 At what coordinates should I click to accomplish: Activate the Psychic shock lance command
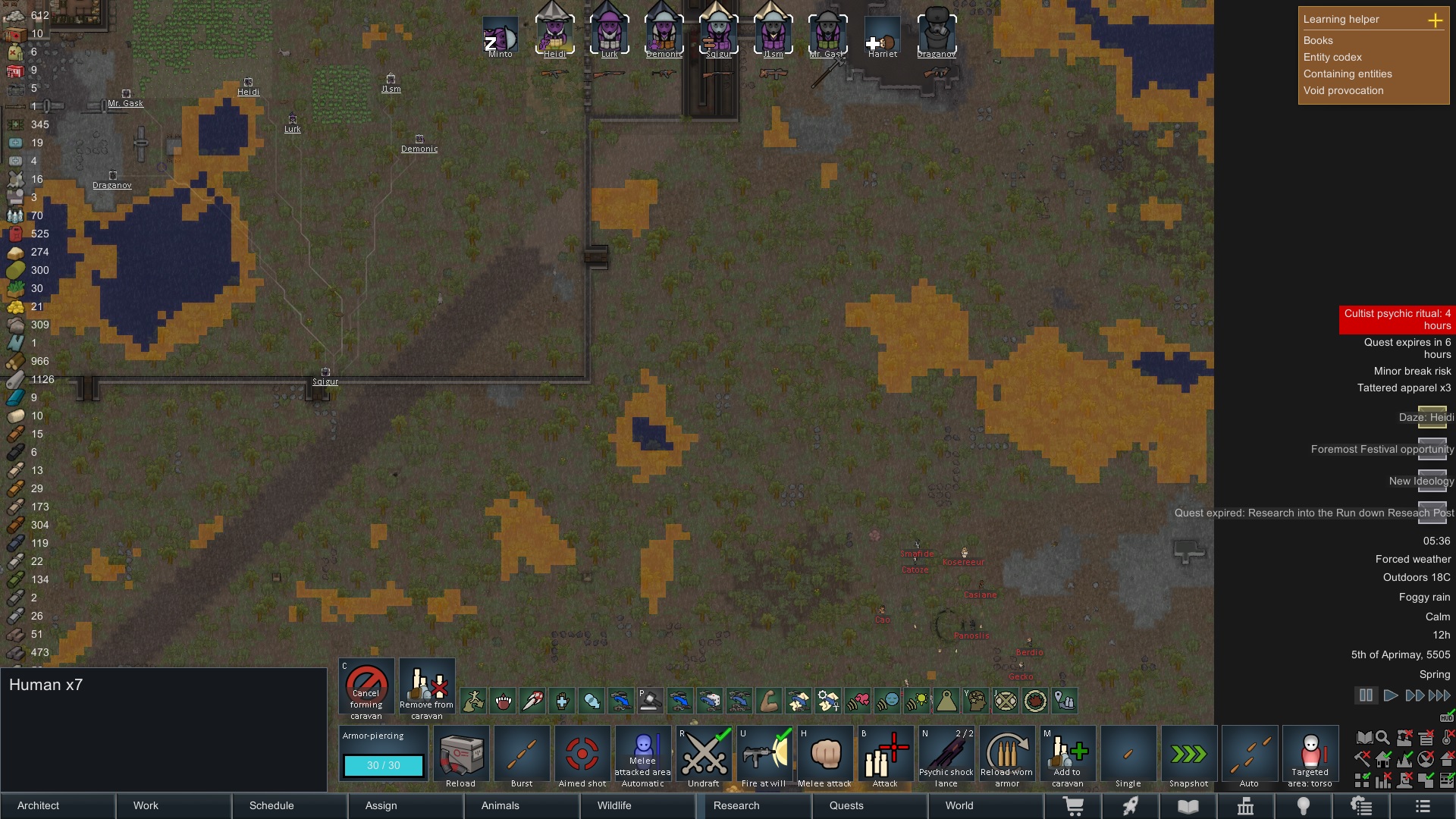[x=946, y=755]
